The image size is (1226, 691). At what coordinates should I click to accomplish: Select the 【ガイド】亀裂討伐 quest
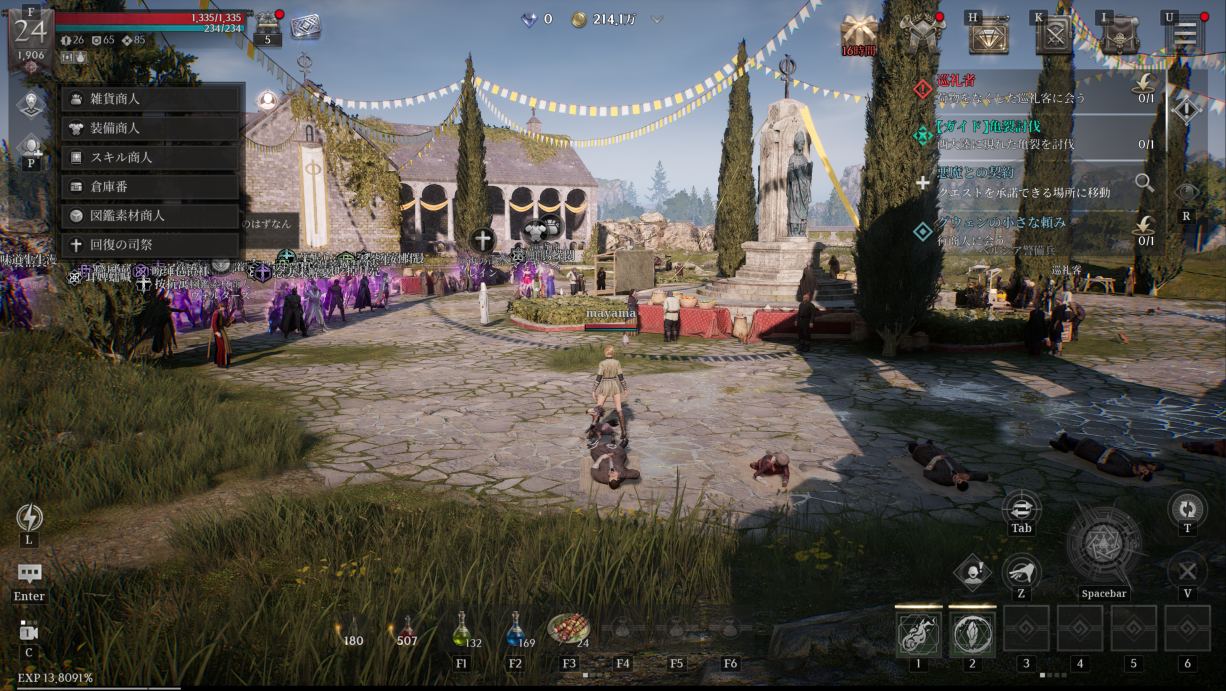click(x=1030, y=136)
